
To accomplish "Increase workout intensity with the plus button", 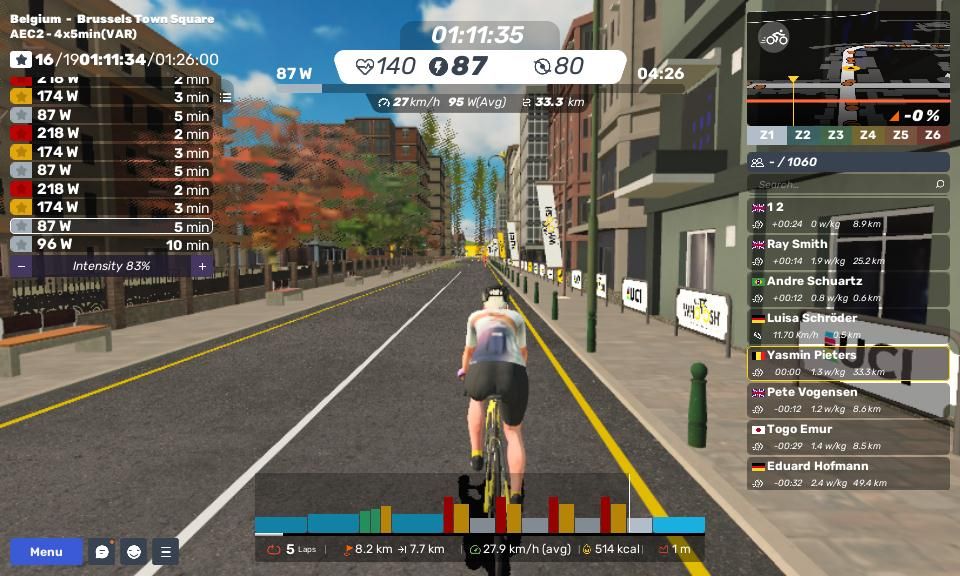I will [202, 266].
